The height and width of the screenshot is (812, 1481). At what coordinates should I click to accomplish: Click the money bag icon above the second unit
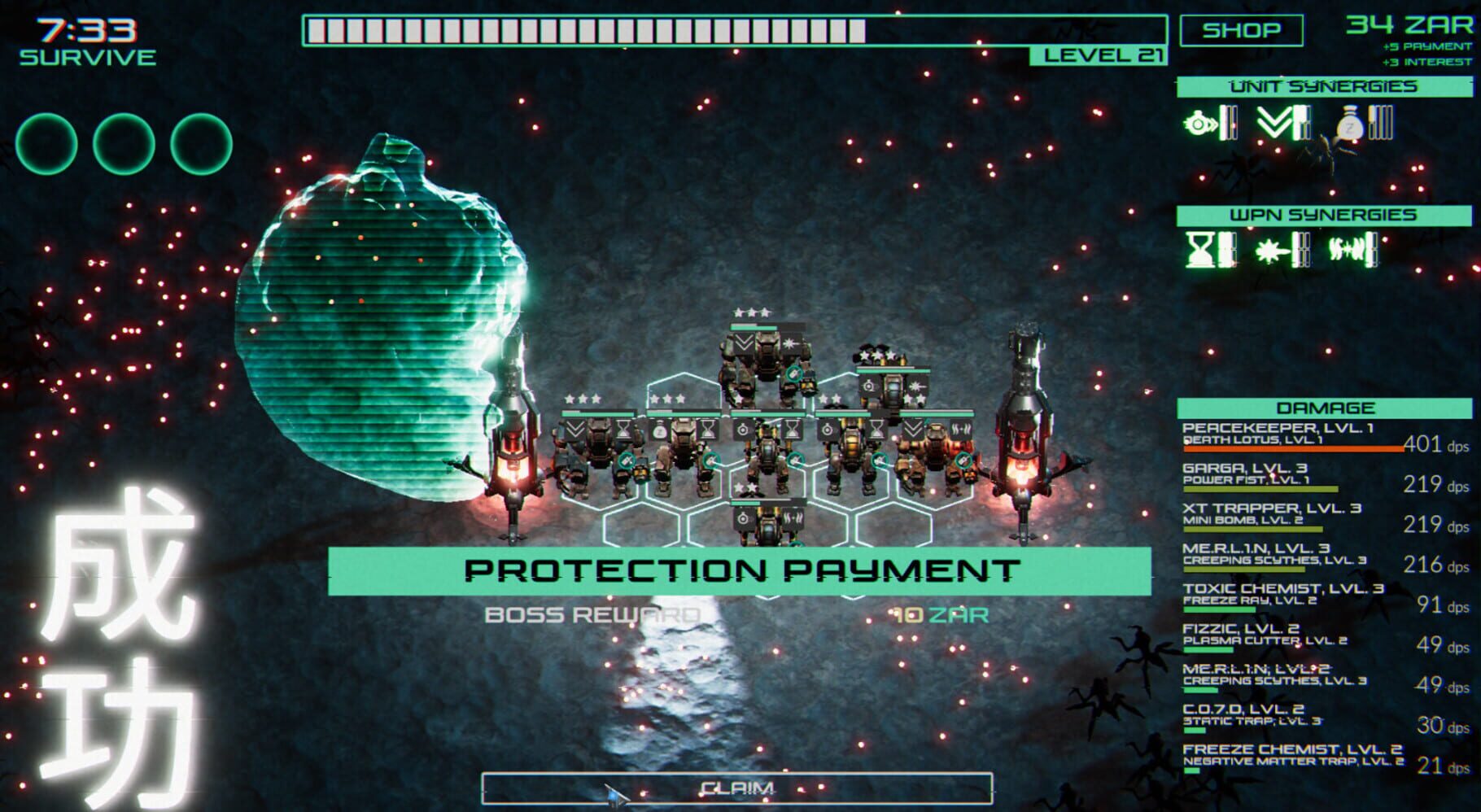click(x=659, y=430)
